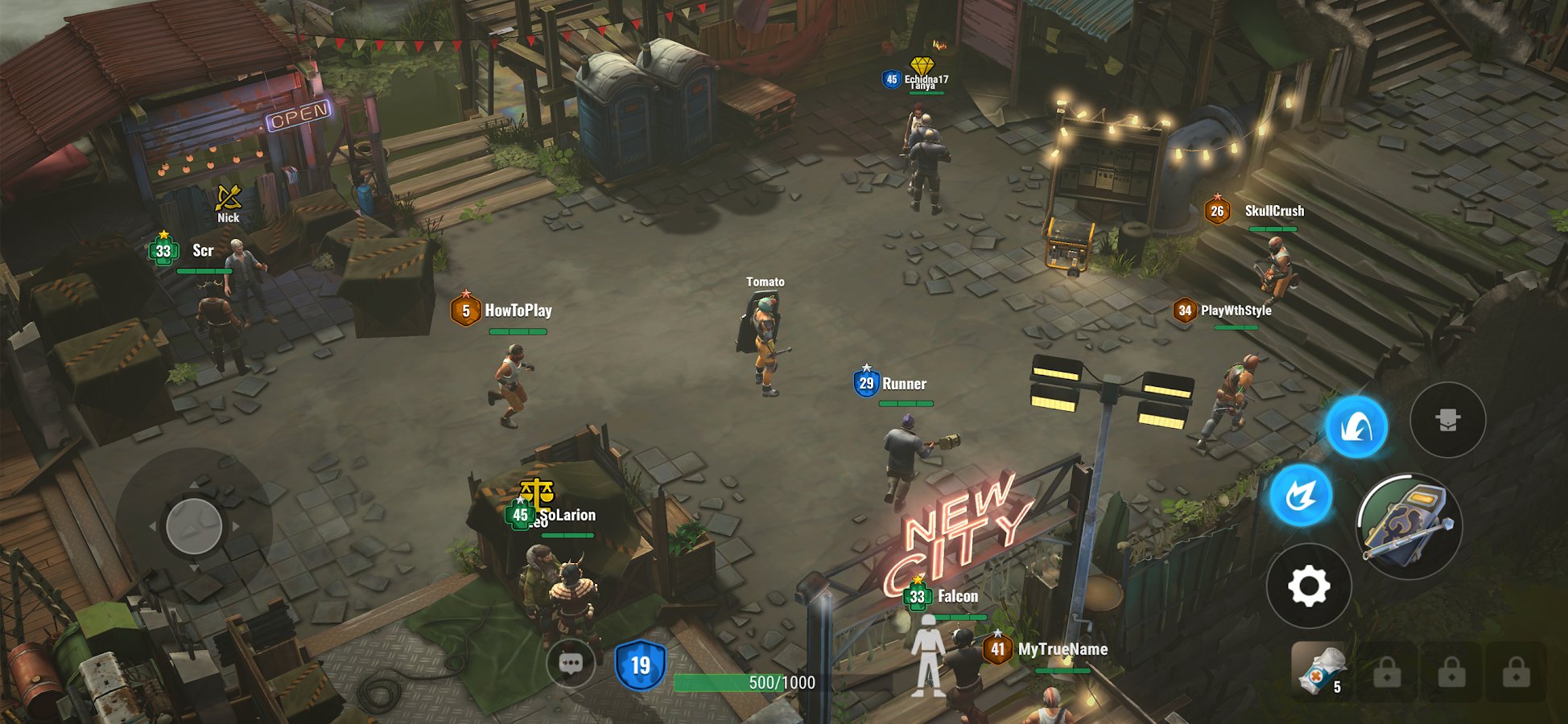
Task: Click the level 19 shield badge
Action: click(640, 665)
